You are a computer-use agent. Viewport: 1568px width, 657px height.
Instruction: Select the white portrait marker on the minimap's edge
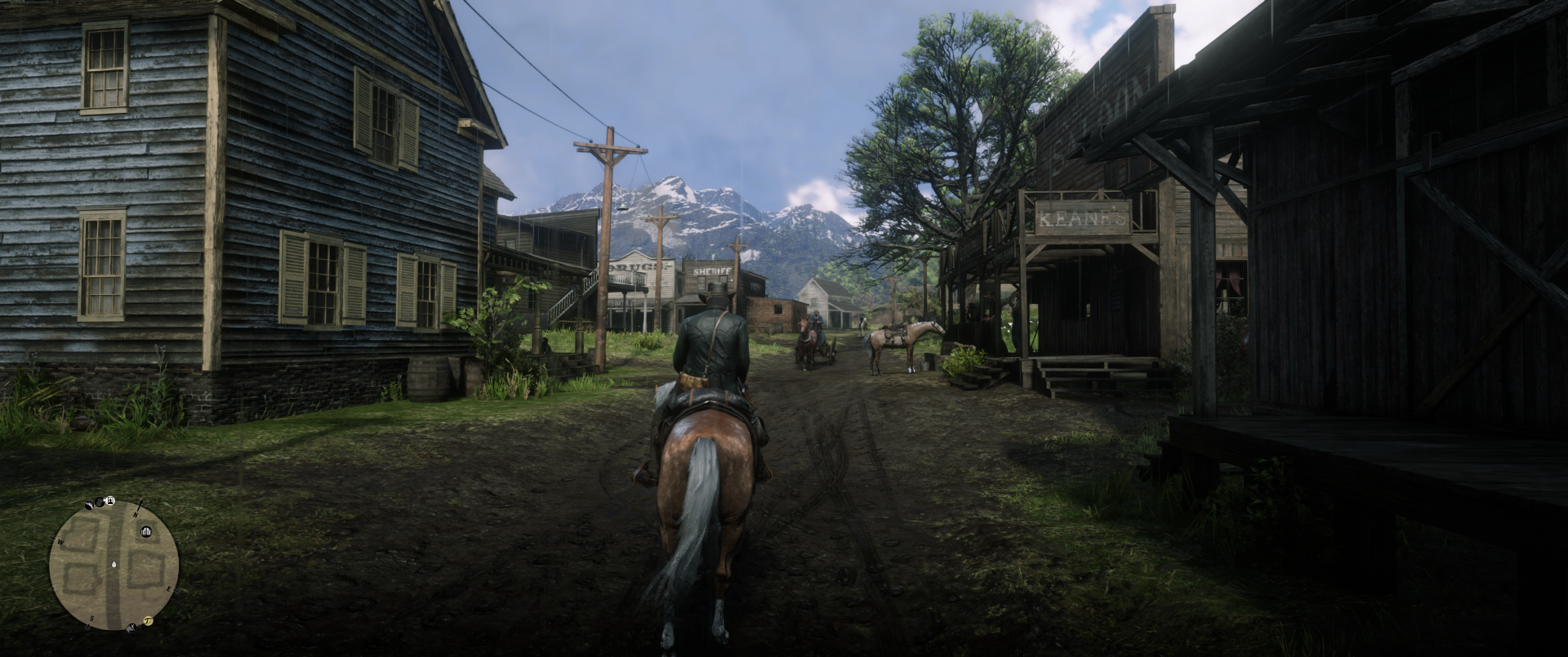coord(109,501)
